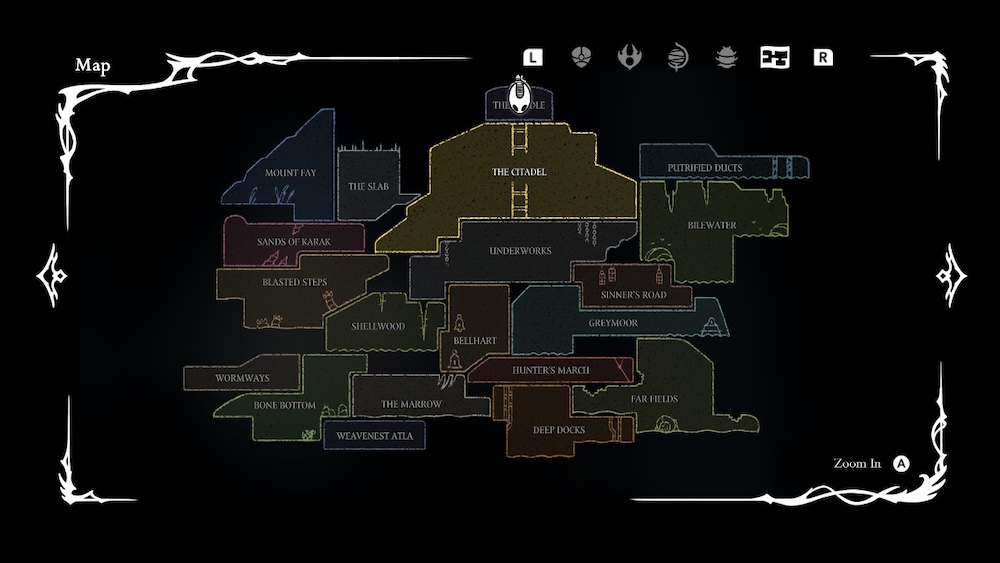Select the Shellwood area
Viewport: 1000px width, 563px height.
point(378,326)
